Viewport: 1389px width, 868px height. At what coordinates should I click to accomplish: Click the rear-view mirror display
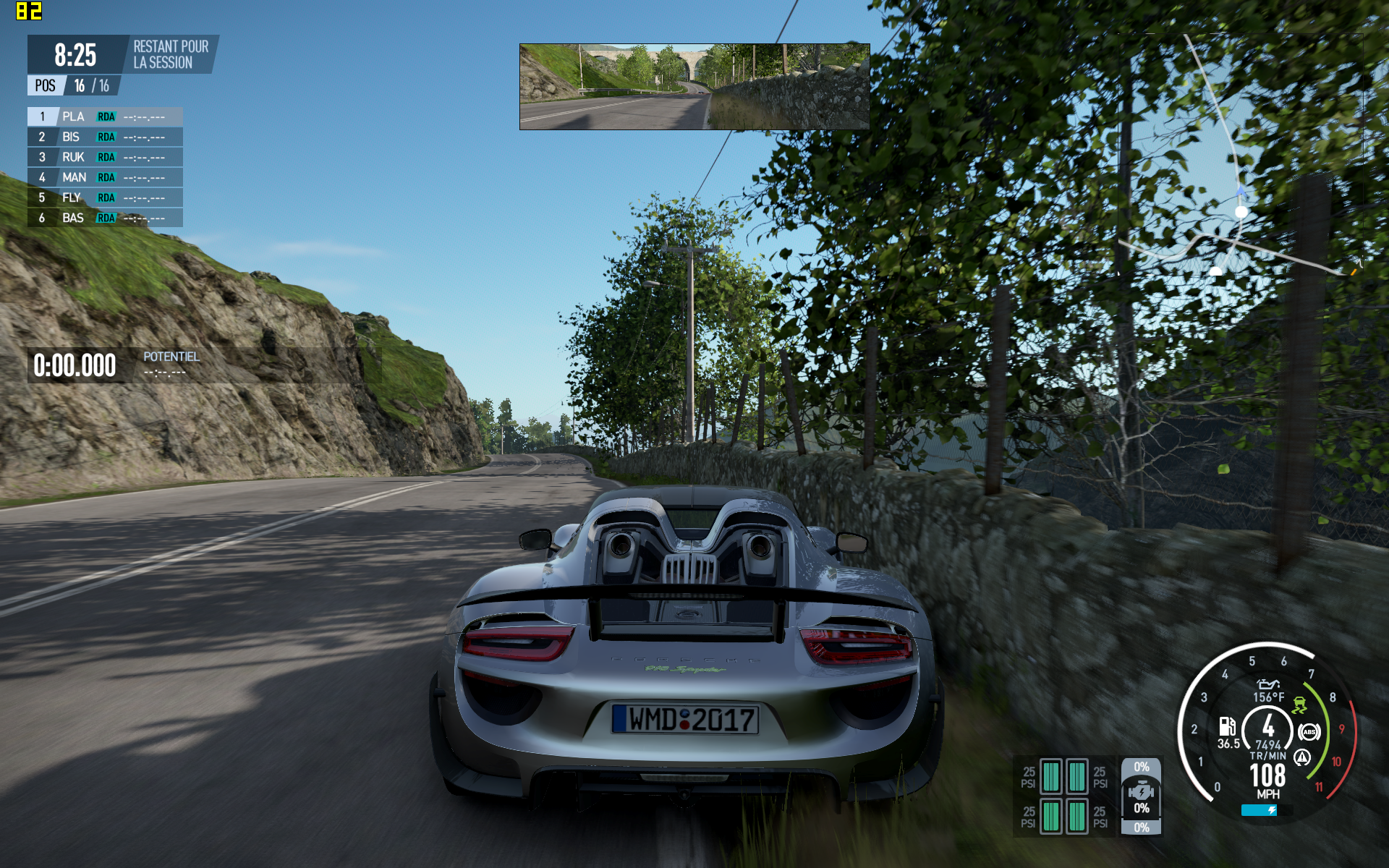pos(694,87)
